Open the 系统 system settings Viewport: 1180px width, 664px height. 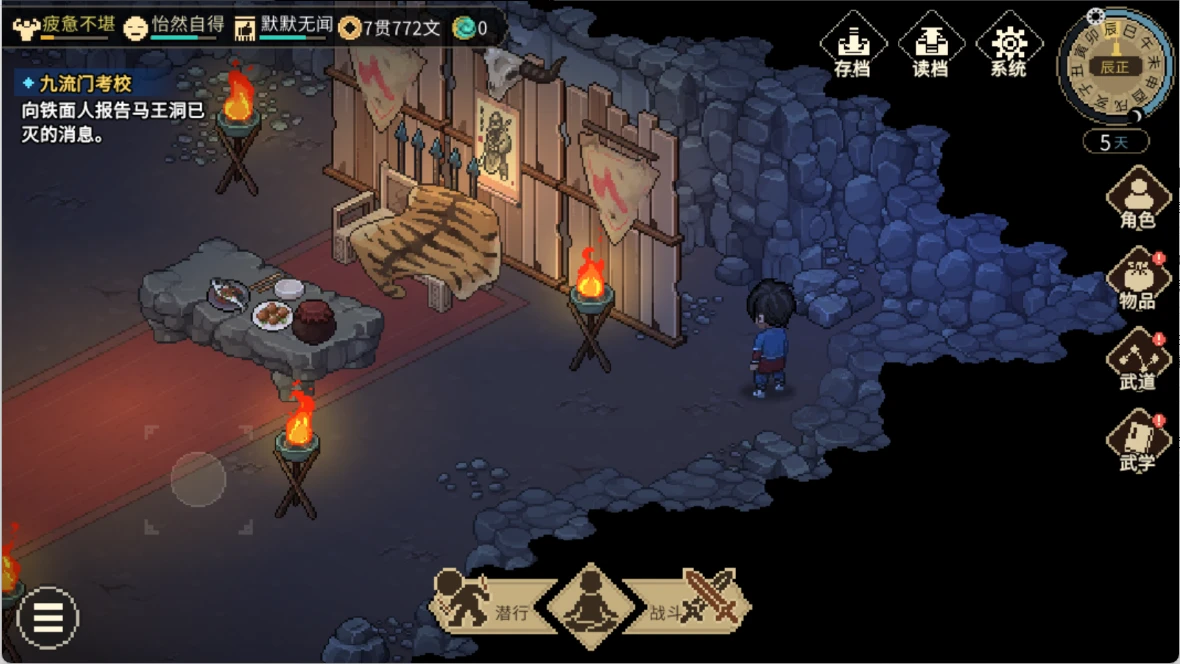(x=1009, y=47)
